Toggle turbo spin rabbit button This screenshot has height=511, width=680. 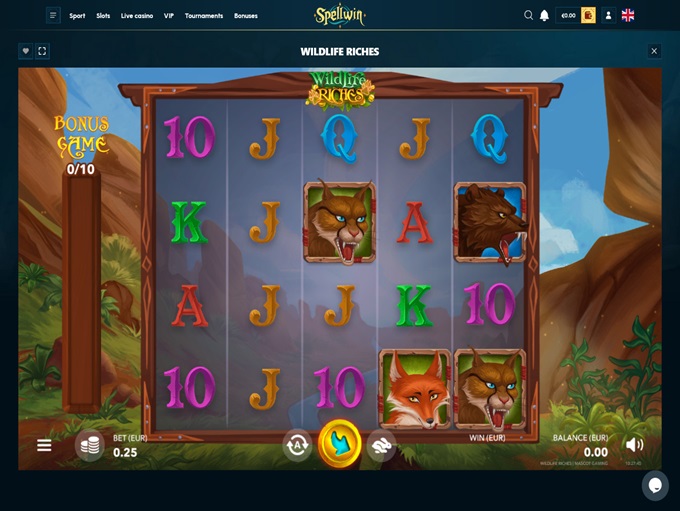(x=381, y=445)
